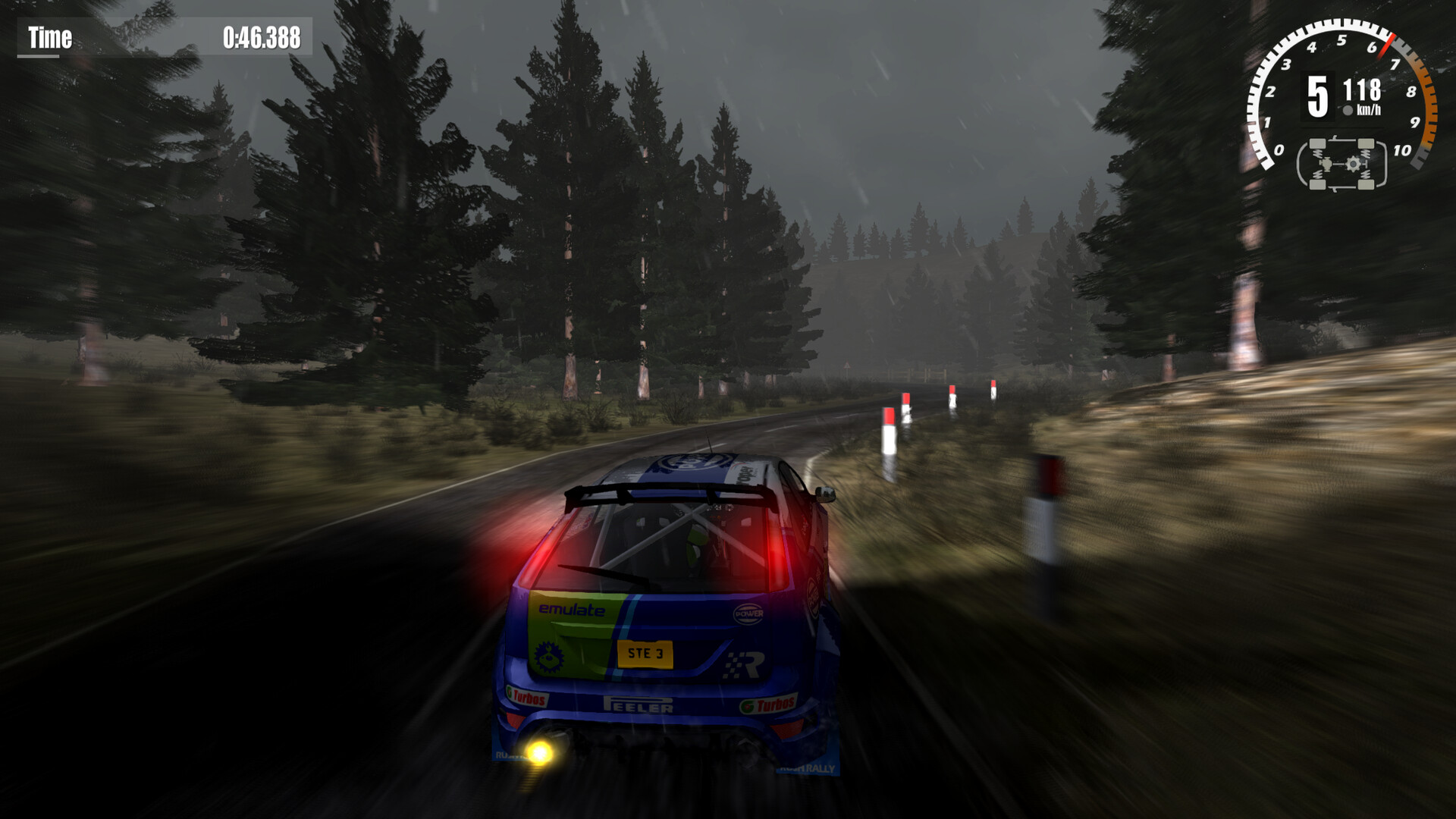Click the rear differential gear in the drivetrain diagram
This screenshot has width=1456, height=819.
click(x=1354, y=164)
